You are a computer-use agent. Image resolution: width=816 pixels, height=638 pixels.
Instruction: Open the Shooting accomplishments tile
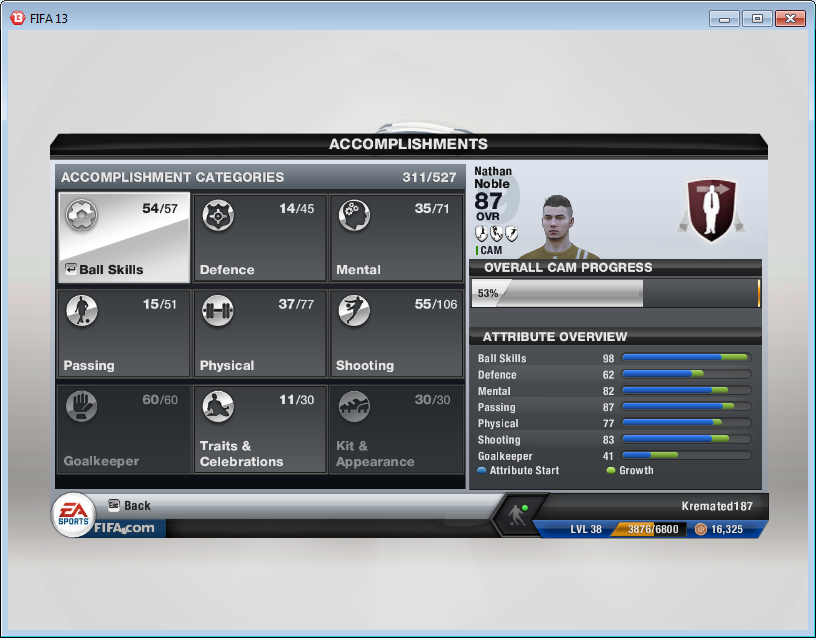coord(396,334)
